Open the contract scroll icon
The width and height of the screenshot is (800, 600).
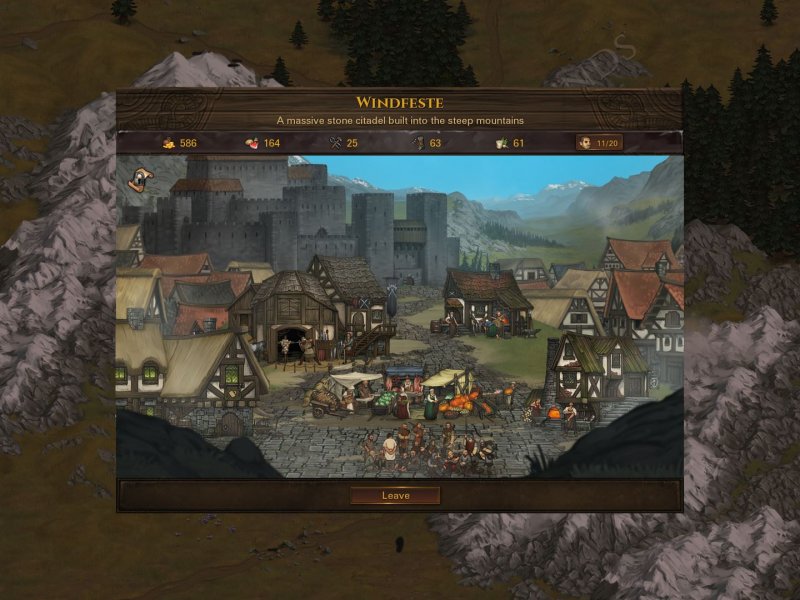click(139, 179)
